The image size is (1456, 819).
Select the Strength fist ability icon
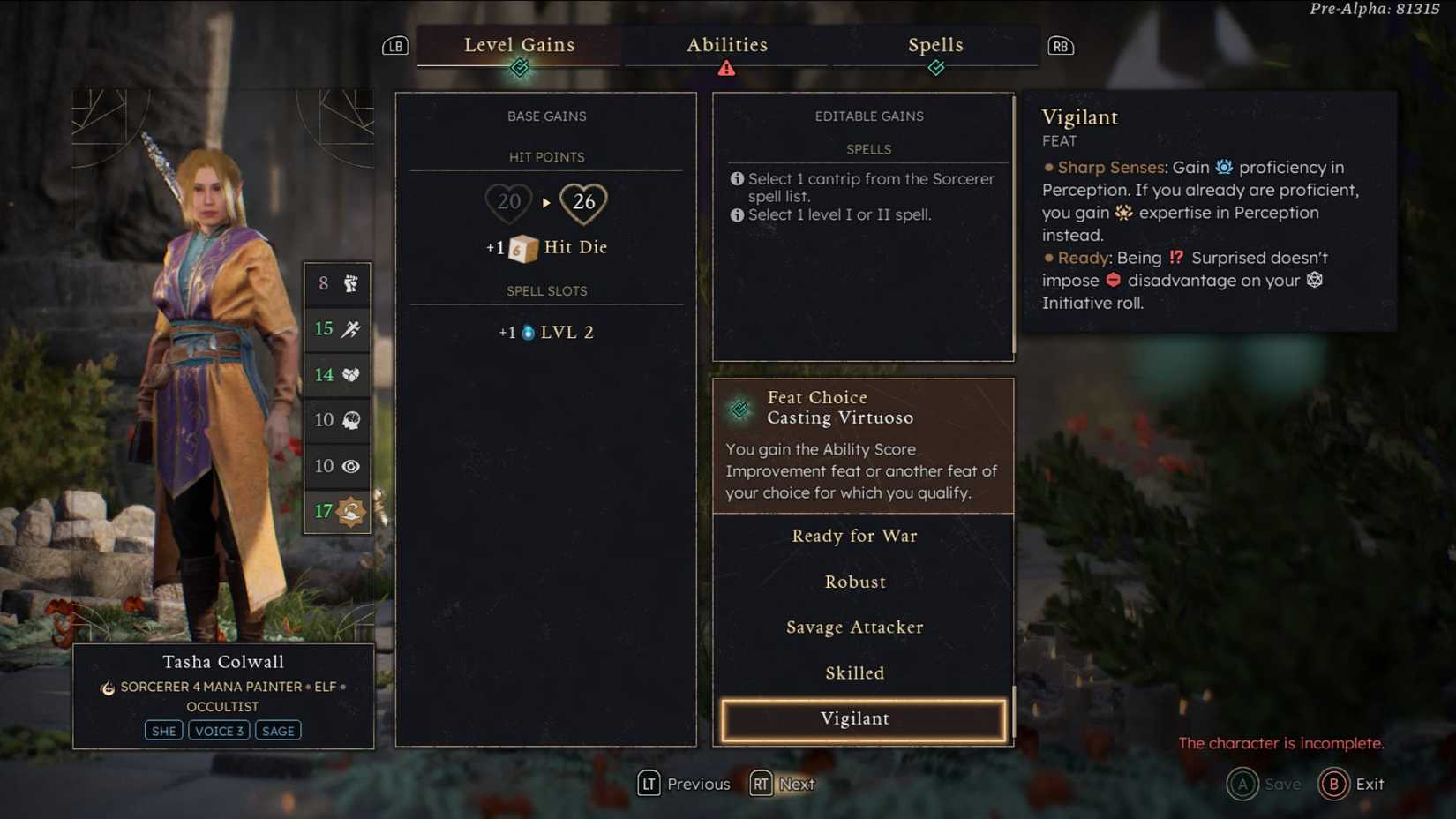coord(350,283)
